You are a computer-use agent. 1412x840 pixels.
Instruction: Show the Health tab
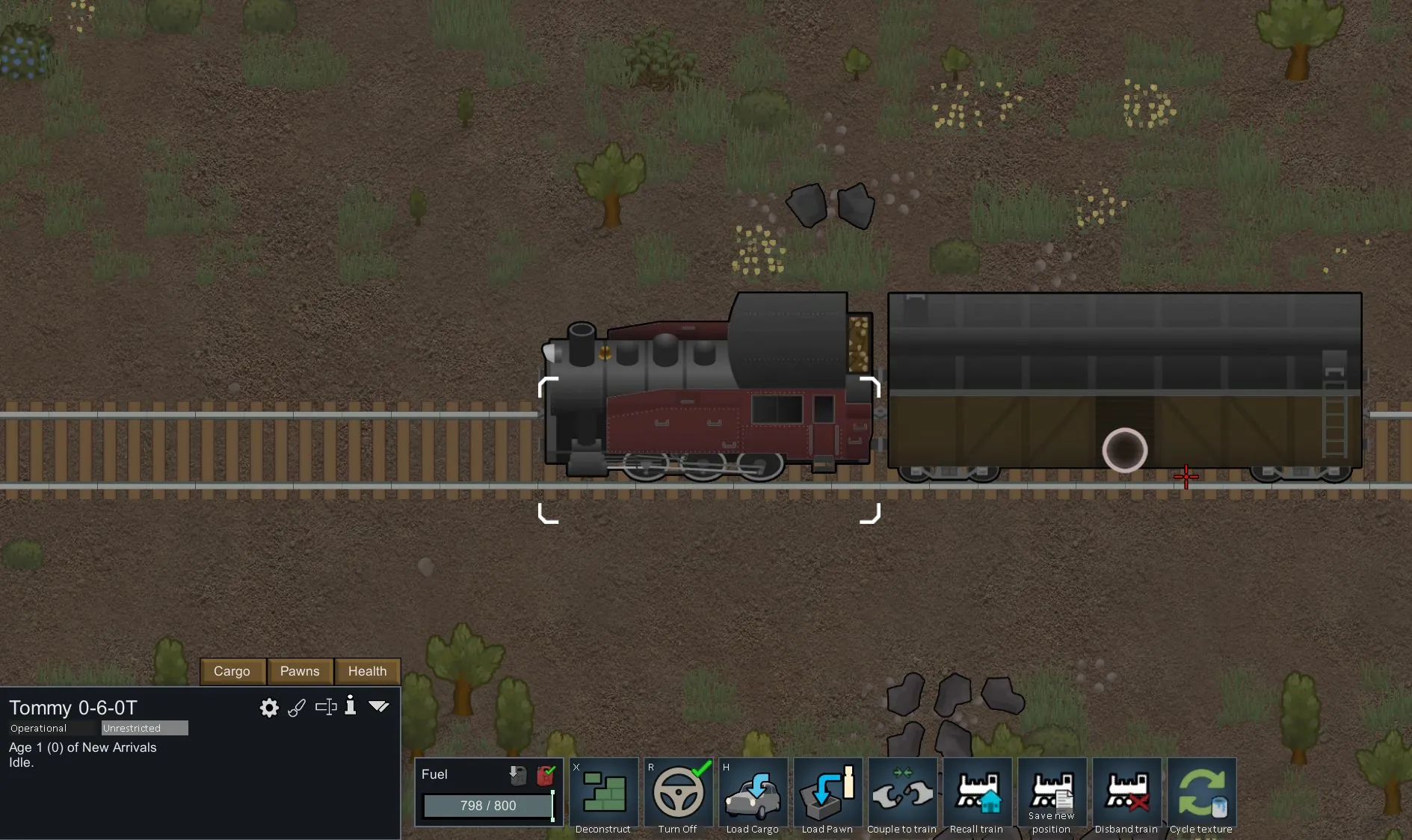click(x=367, y=671)
